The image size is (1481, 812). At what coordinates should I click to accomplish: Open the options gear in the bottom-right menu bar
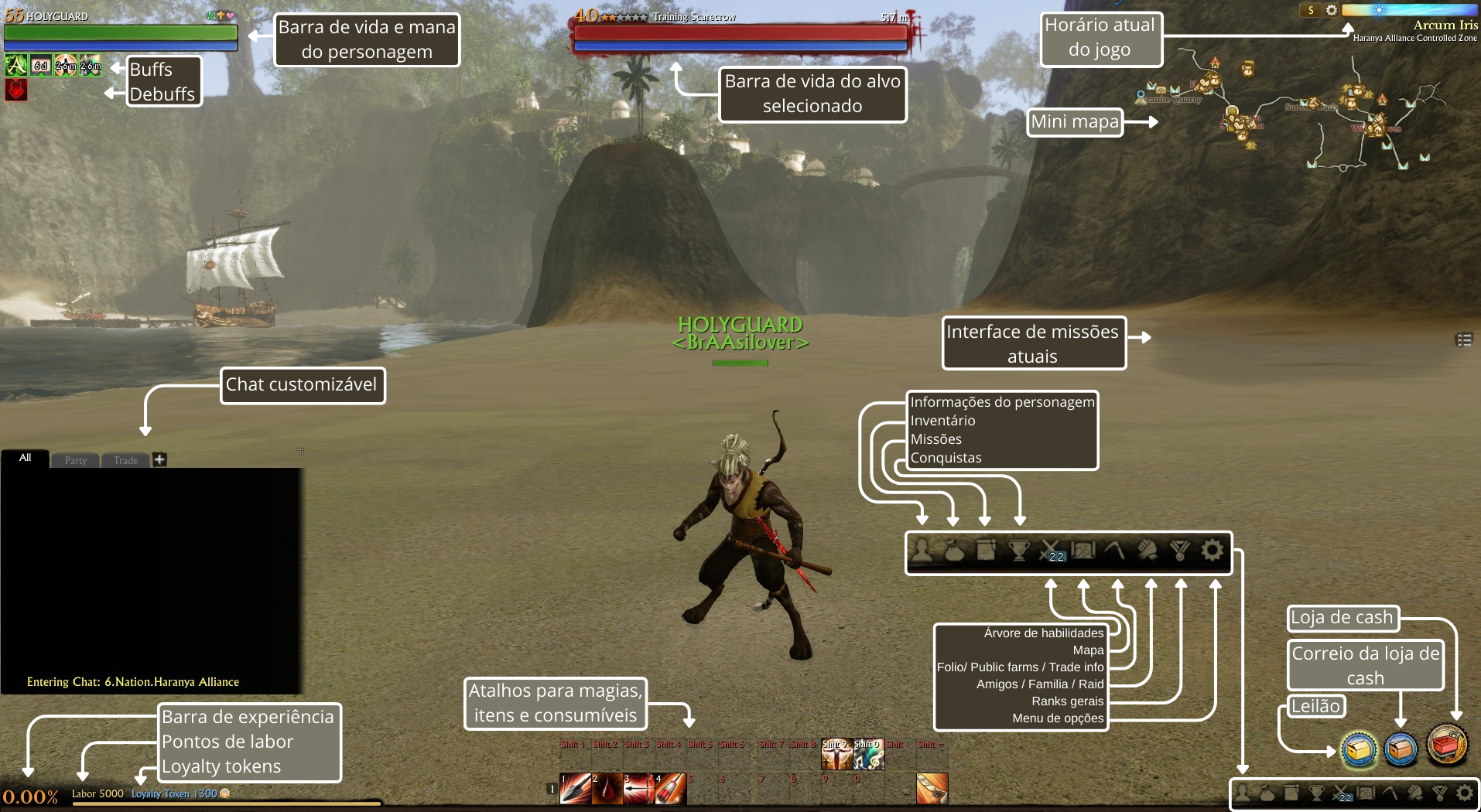click(x=1465, y=793)
